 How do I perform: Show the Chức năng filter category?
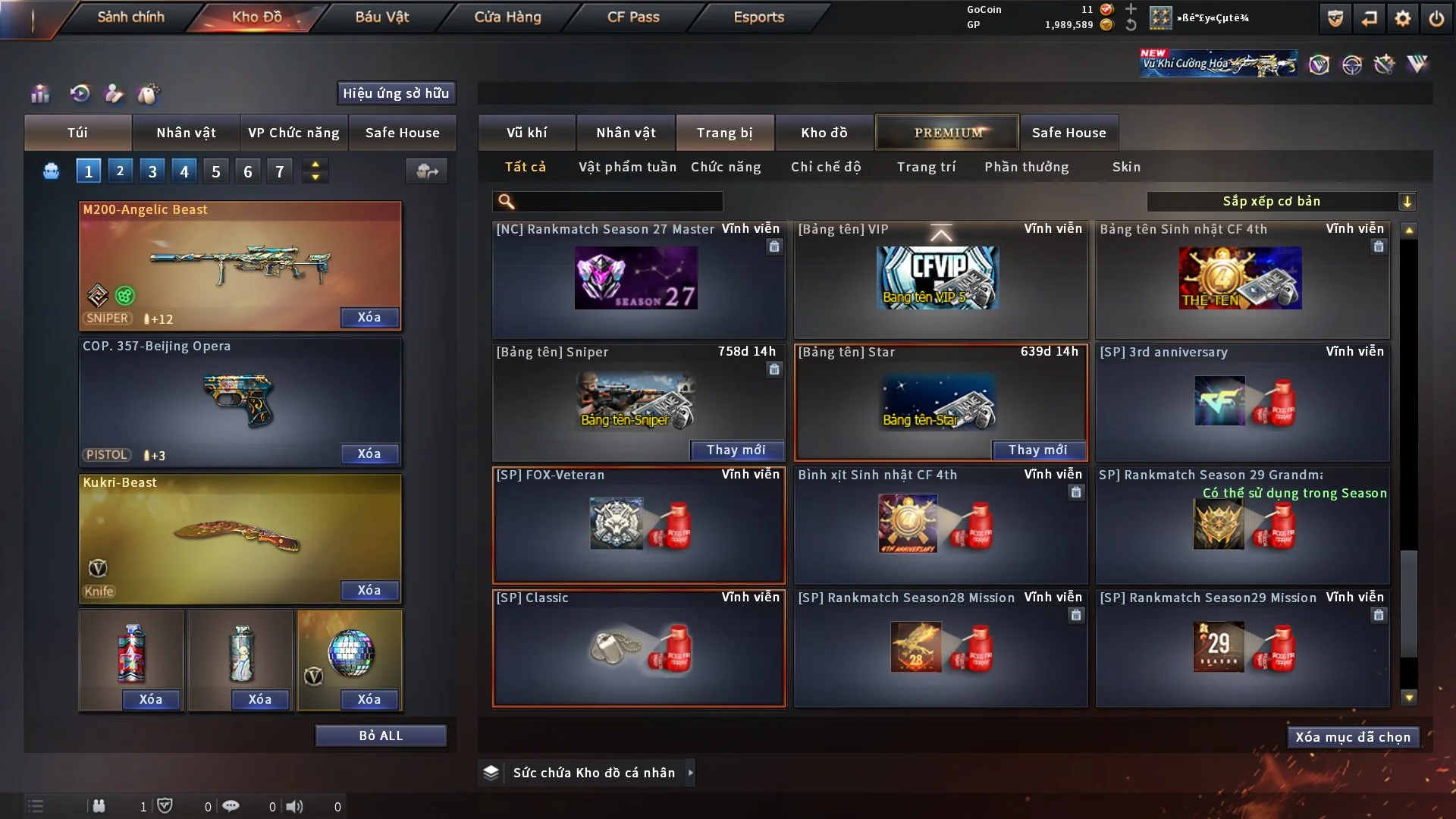(x=726, y=167)
